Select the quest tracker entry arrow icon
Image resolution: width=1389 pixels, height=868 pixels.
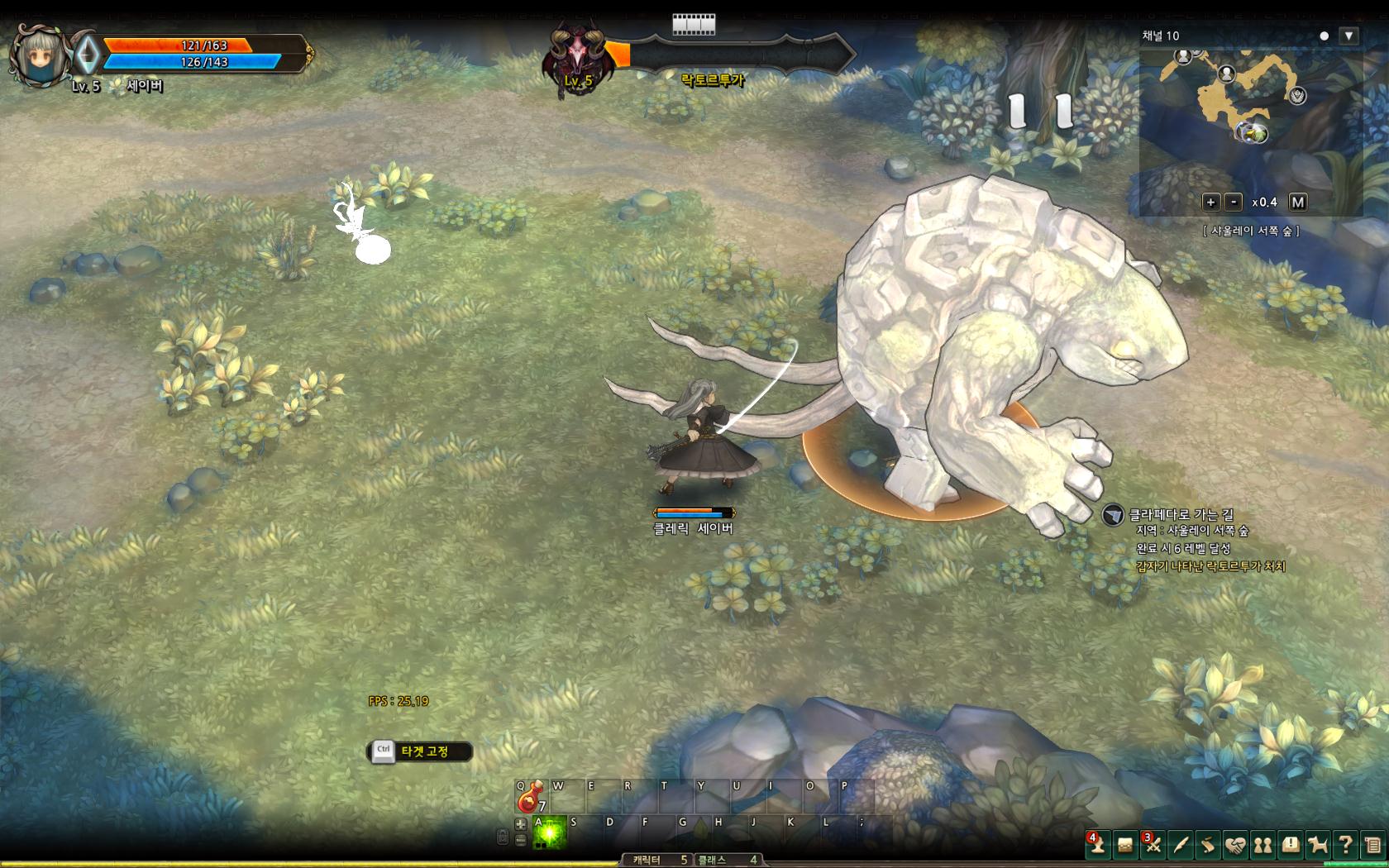click(1113, 515)
